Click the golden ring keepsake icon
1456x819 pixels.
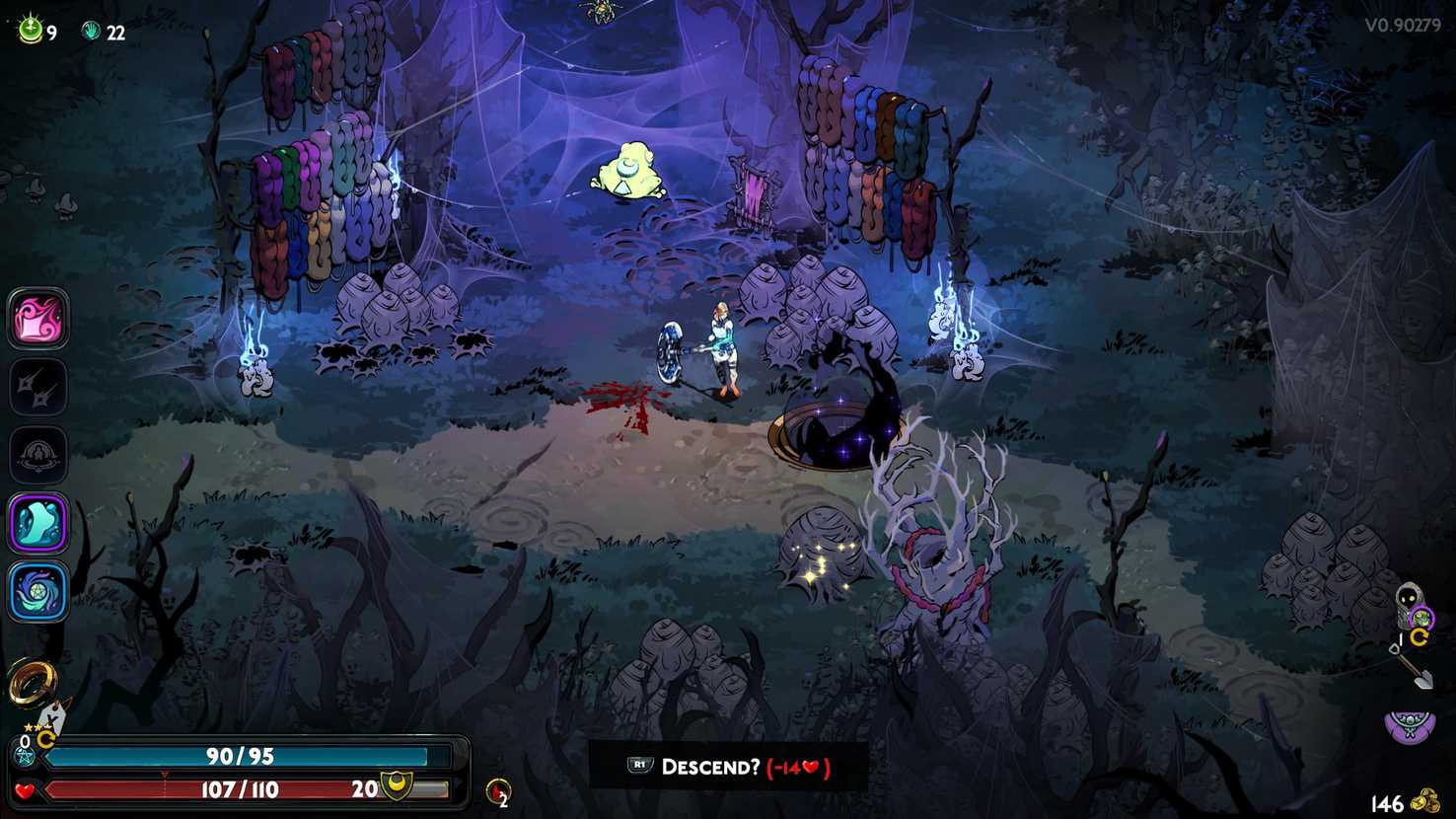click(x=32, y=681)
